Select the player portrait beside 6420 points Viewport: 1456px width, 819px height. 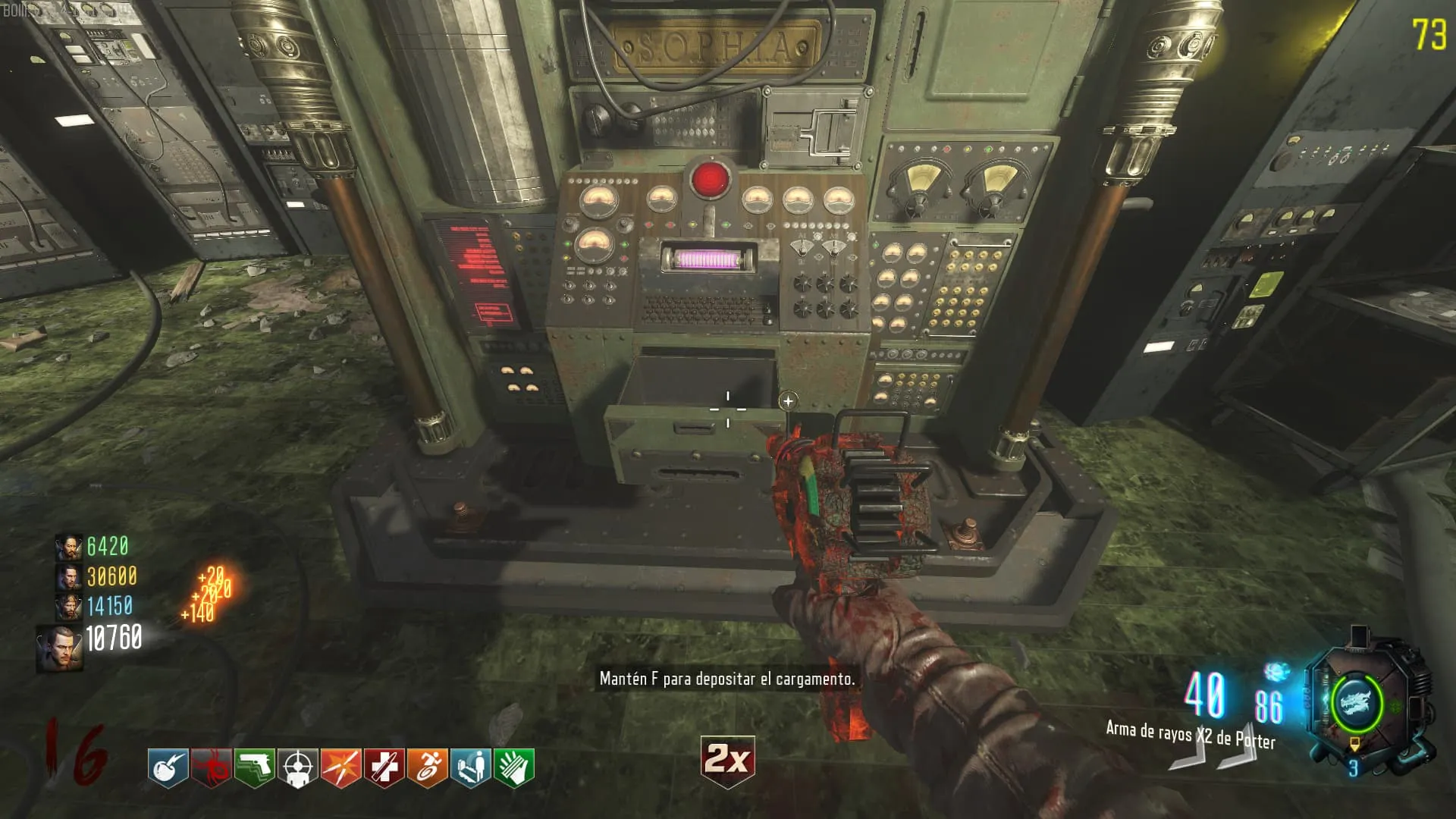[x=69, y=547]
